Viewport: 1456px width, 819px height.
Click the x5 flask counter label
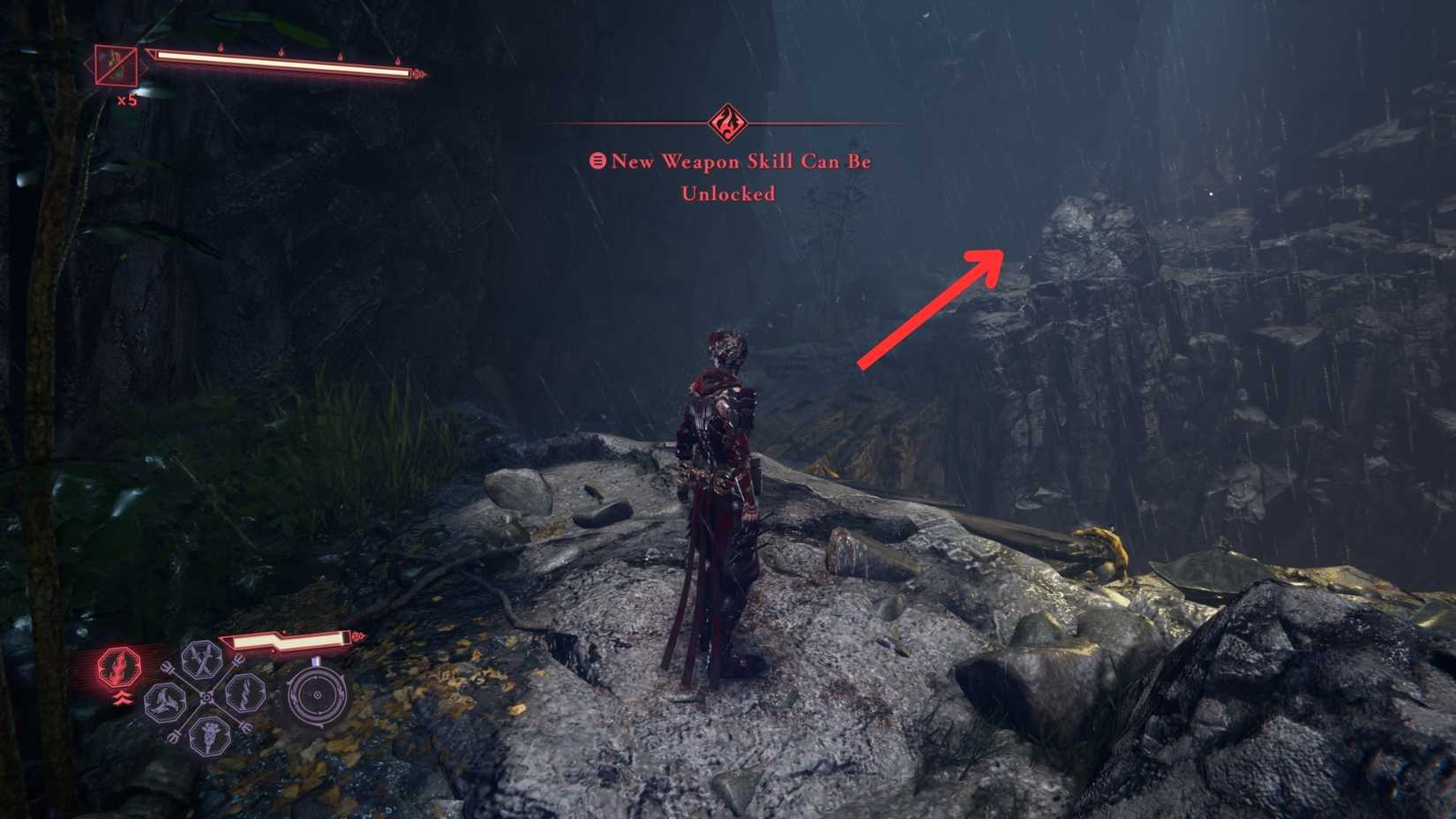coord(128,100)
